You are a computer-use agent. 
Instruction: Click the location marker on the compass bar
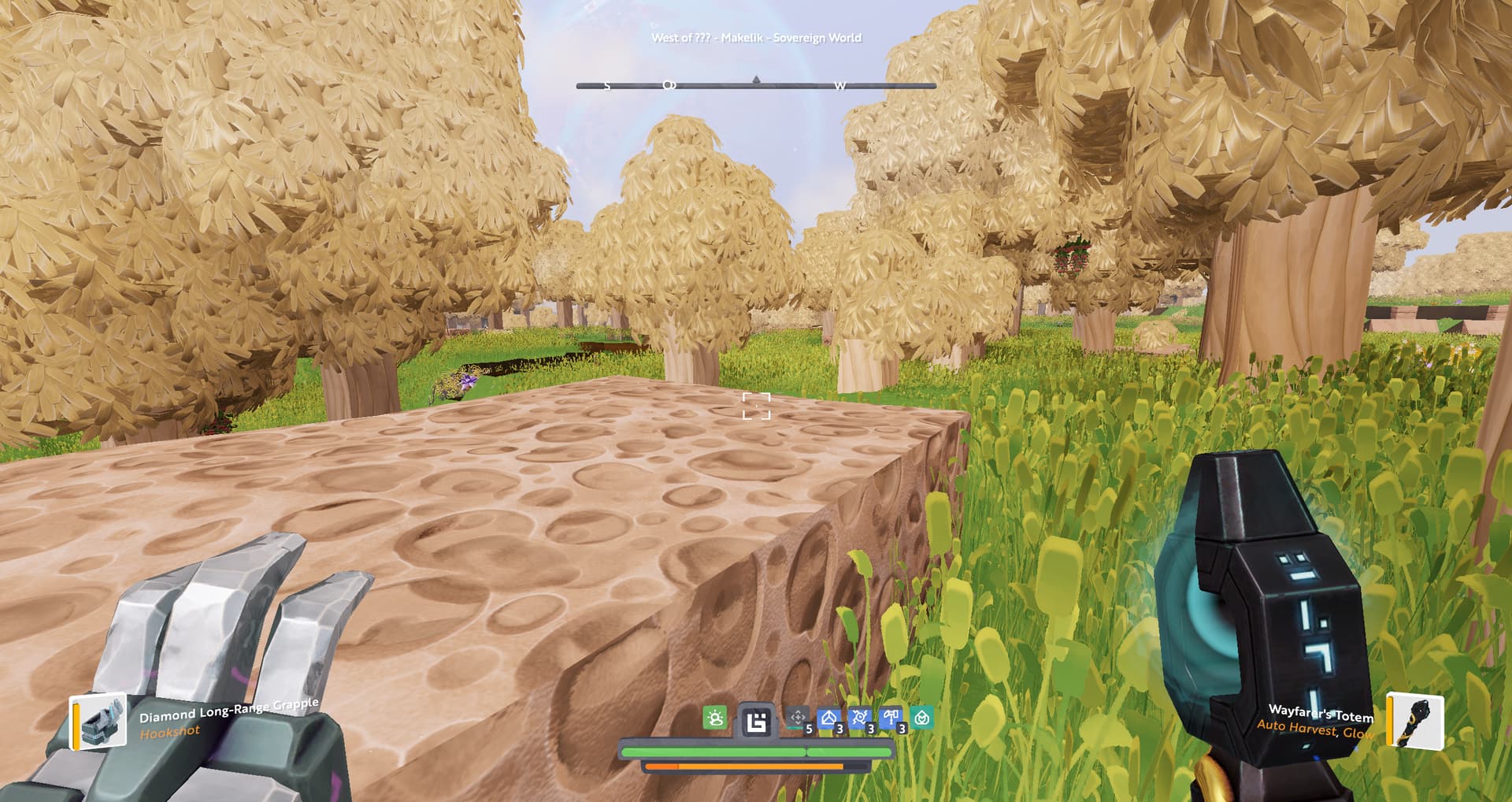click(x=669, y=85)
